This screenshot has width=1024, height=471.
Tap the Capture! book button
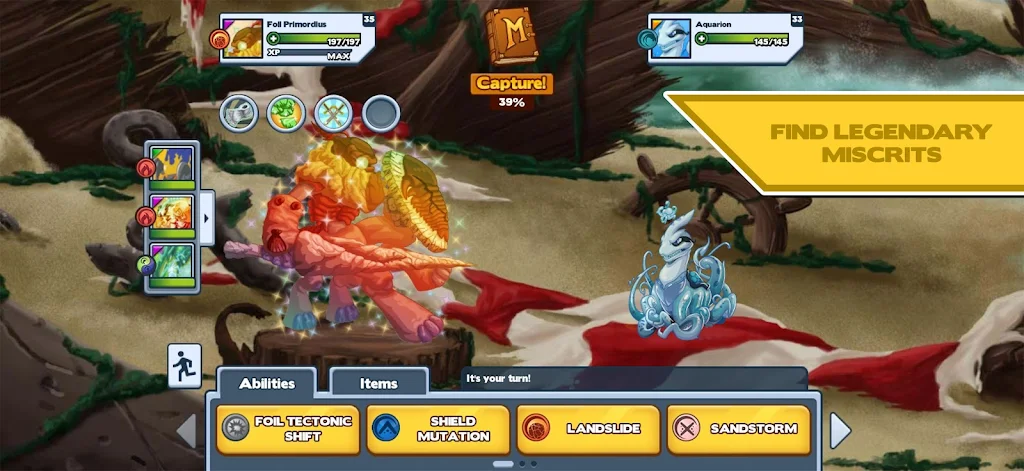click(512, 50)
